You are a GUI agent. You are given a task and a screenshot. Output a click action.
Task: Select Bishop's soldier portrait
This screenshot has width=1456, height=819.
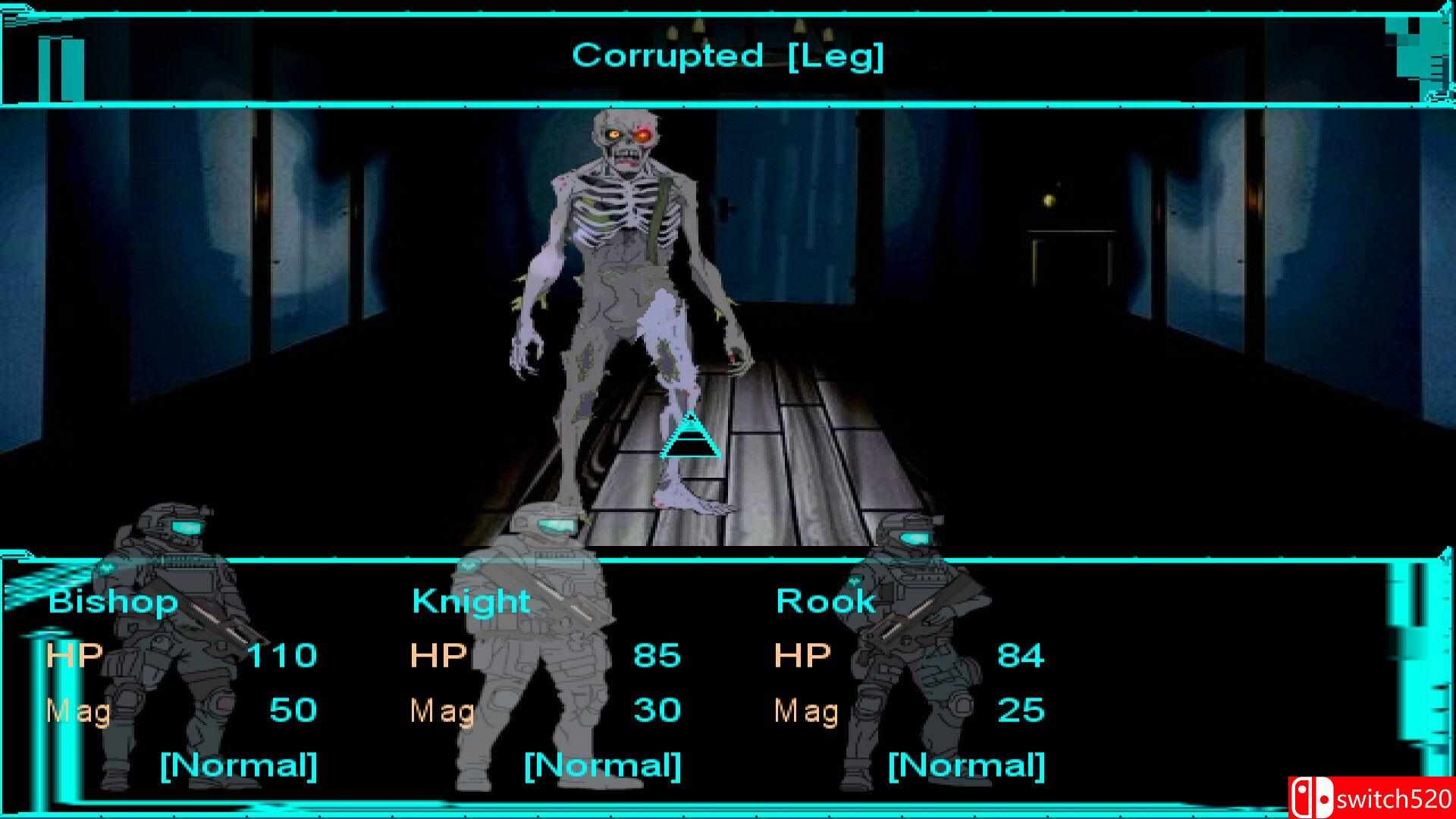163,652
